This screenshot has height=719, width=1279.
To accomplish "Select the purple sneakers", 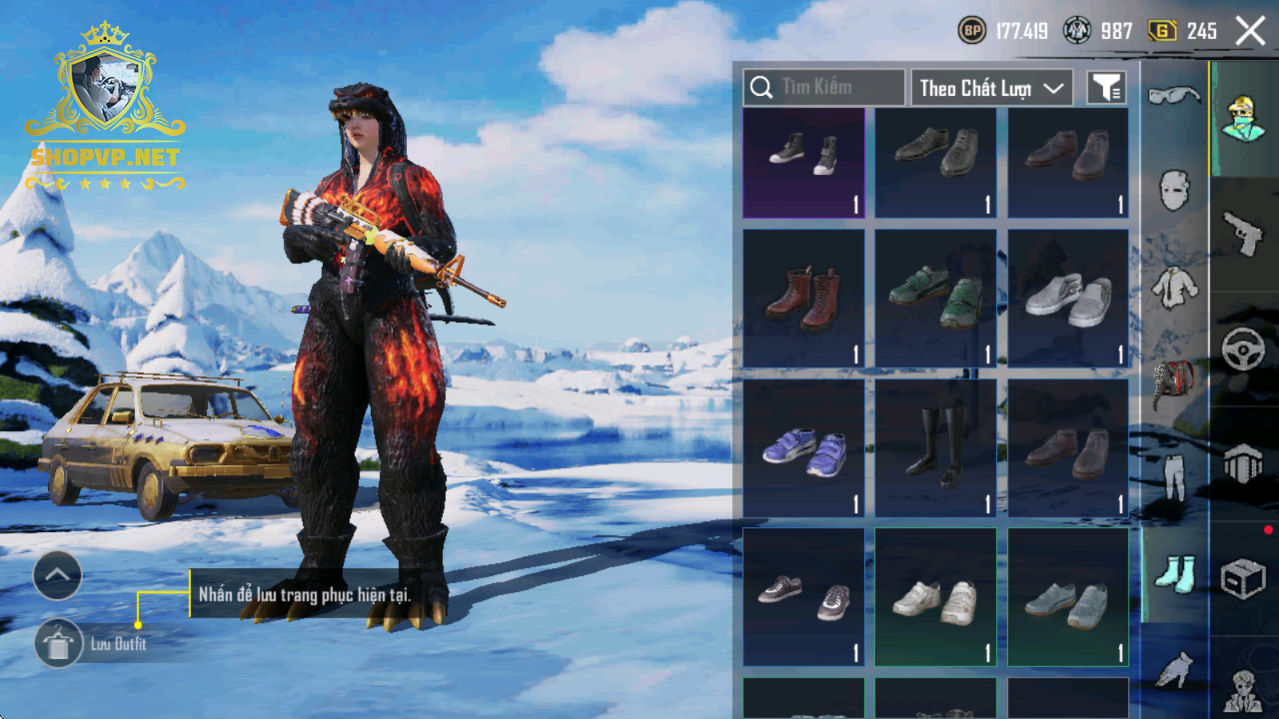I will click(803, 448).
